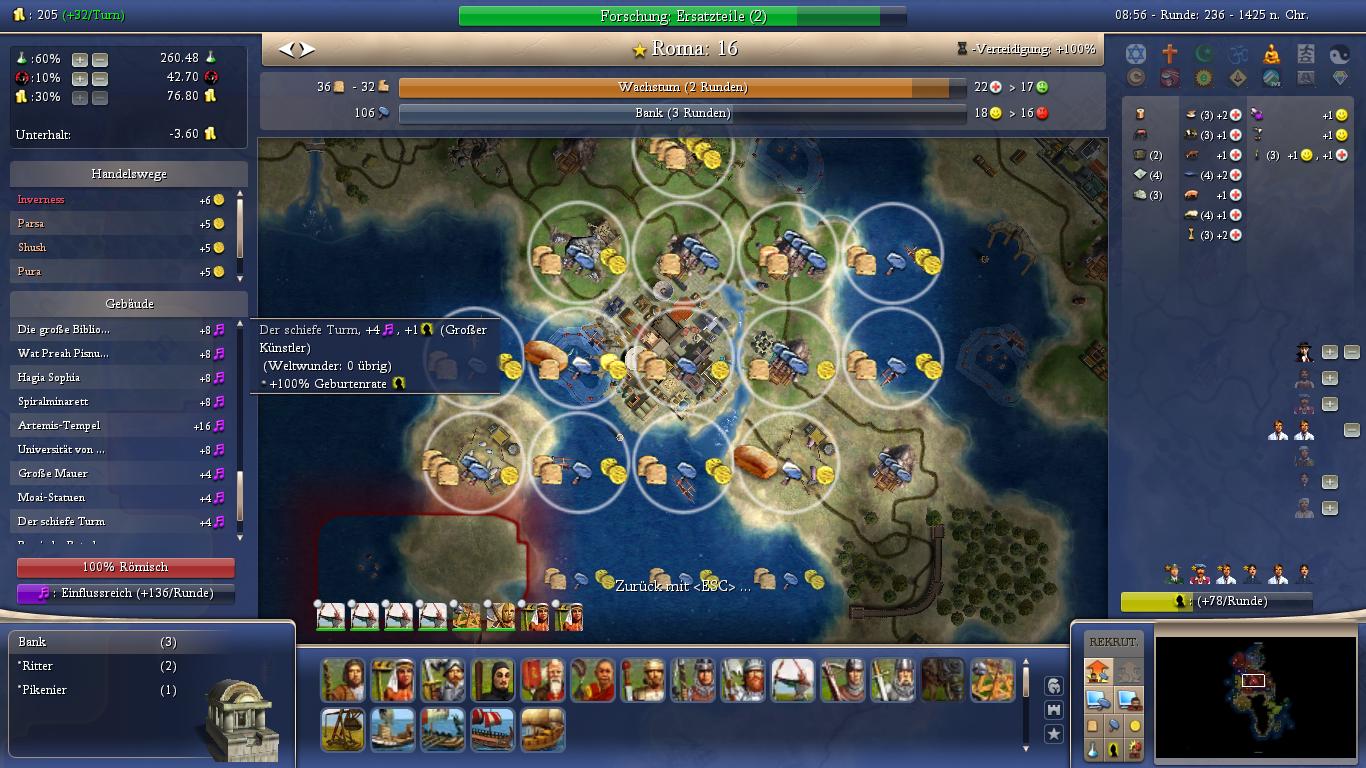The image size is (1366, 768).
Task: Click the castle icon button beside build list
Action: [1053, 710]
